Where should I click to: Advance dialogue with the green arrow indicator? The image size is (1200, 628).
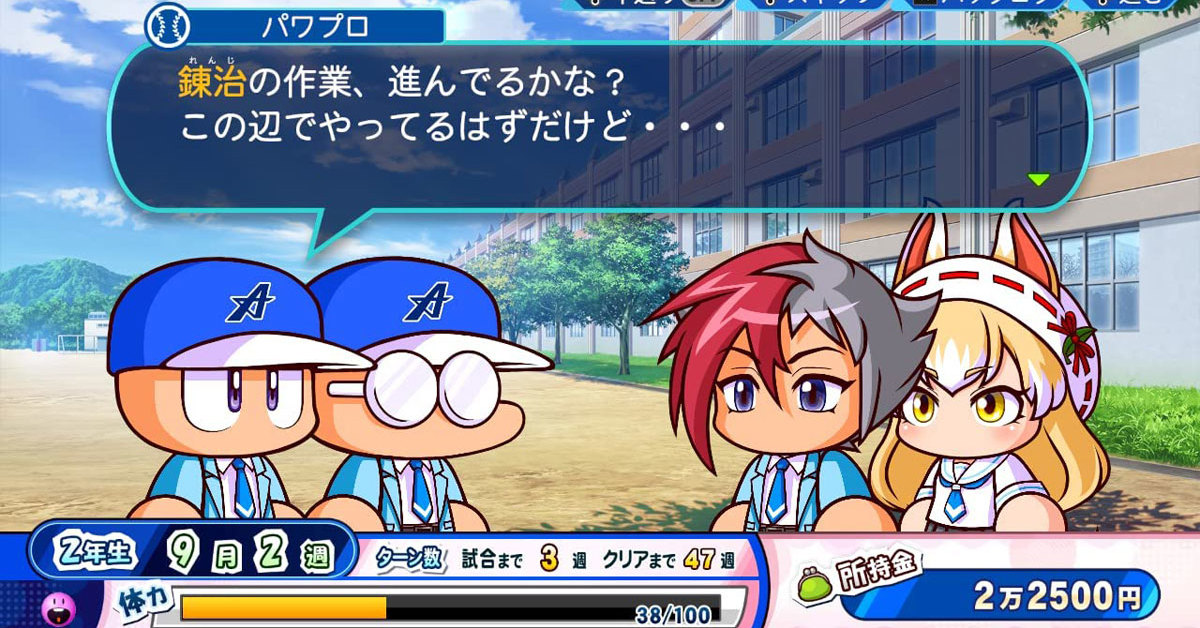(1038, 180)
